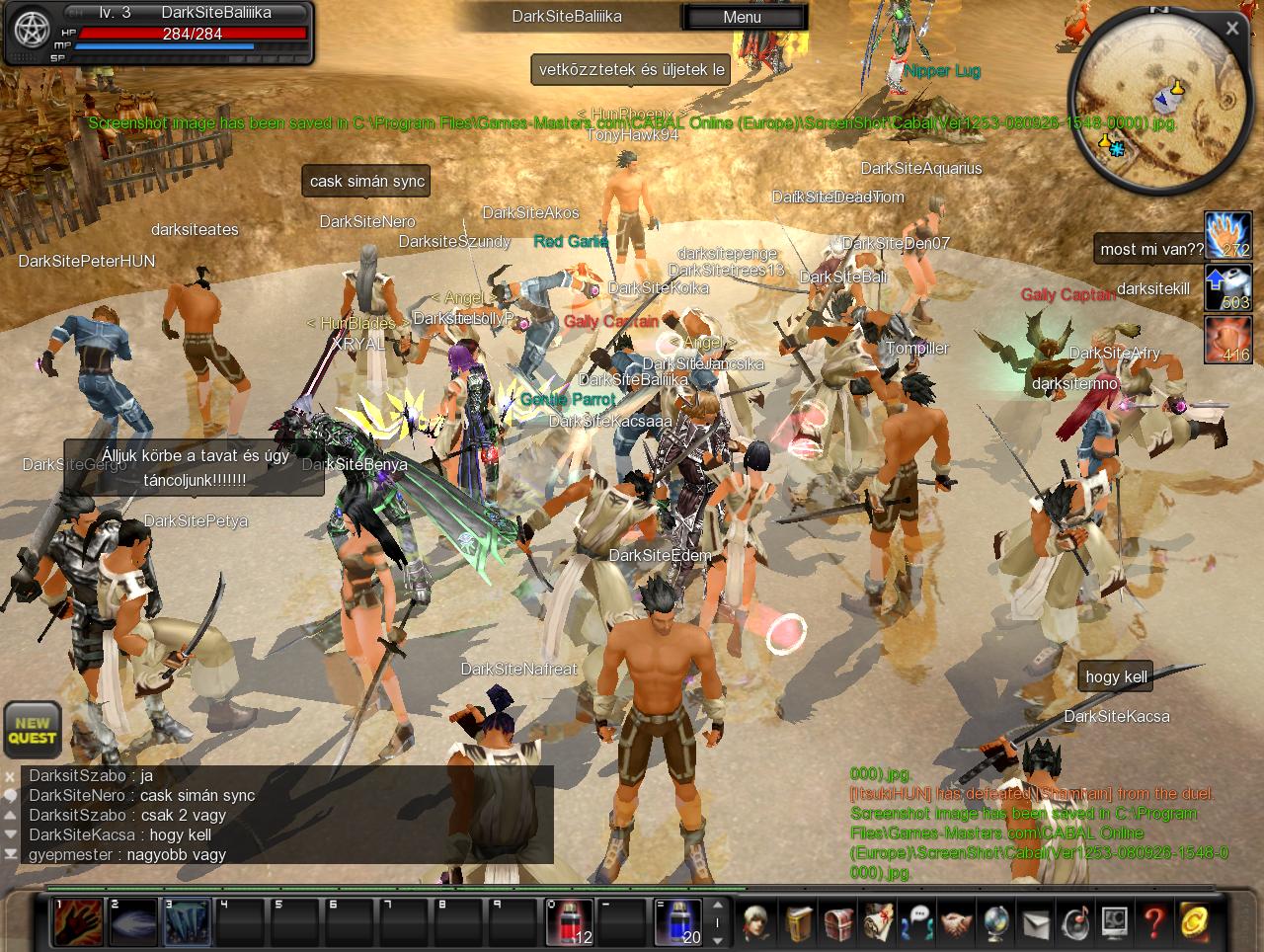Activate the white slash skill in slot 2
This screenshot has width=1264, height=952.
point(131,921)
